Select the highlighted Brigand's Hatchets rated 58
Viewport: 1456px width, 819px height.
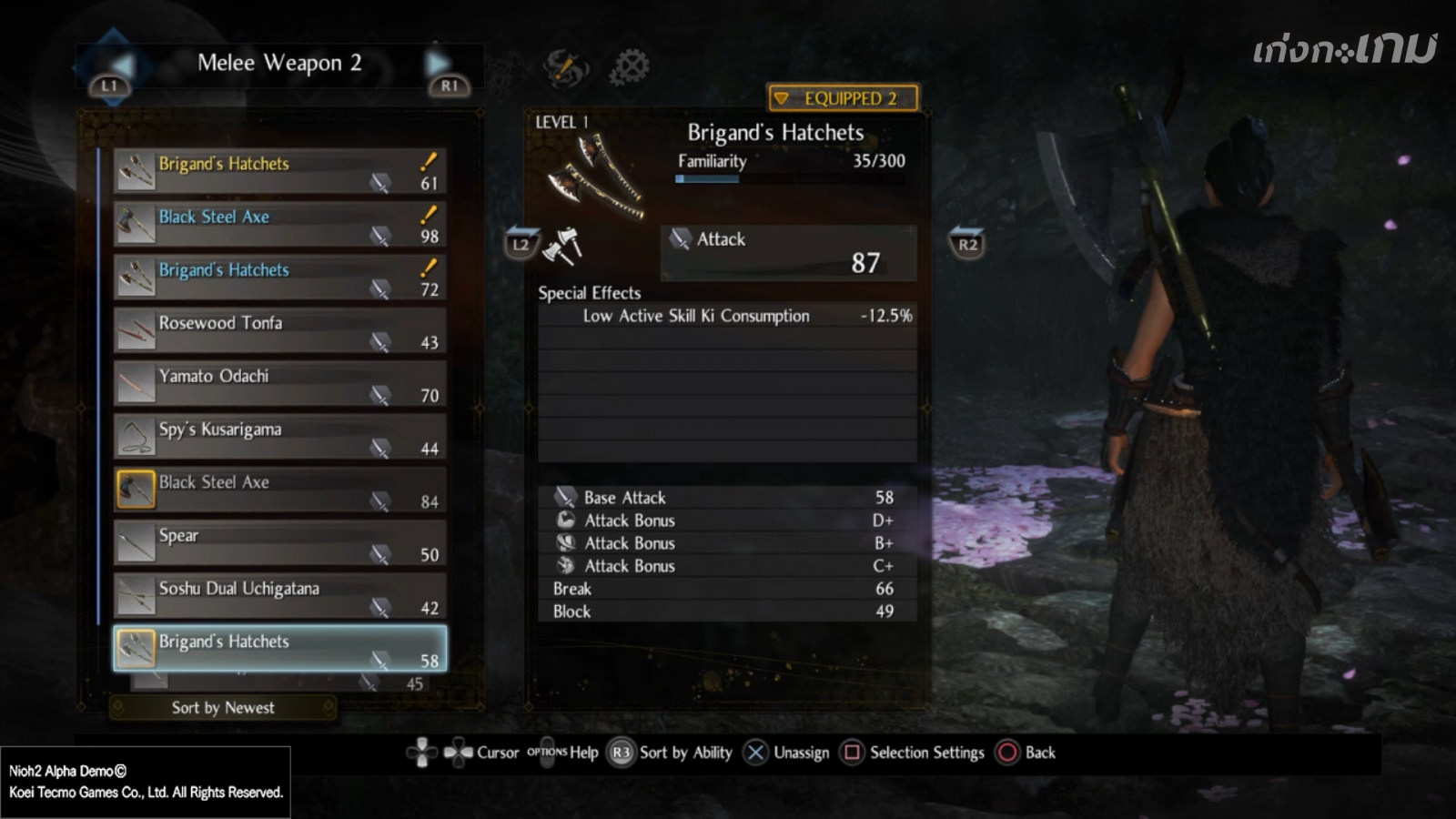click(279, 649)
